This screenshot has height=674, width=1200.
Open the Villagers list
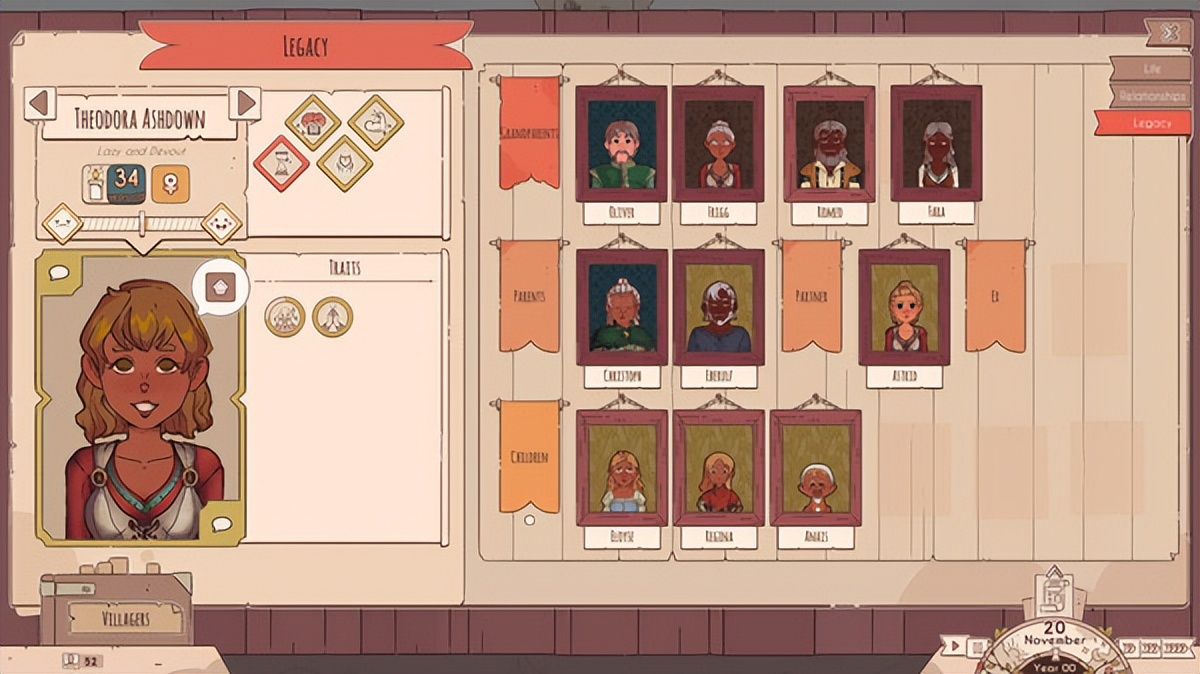(125, 618)
